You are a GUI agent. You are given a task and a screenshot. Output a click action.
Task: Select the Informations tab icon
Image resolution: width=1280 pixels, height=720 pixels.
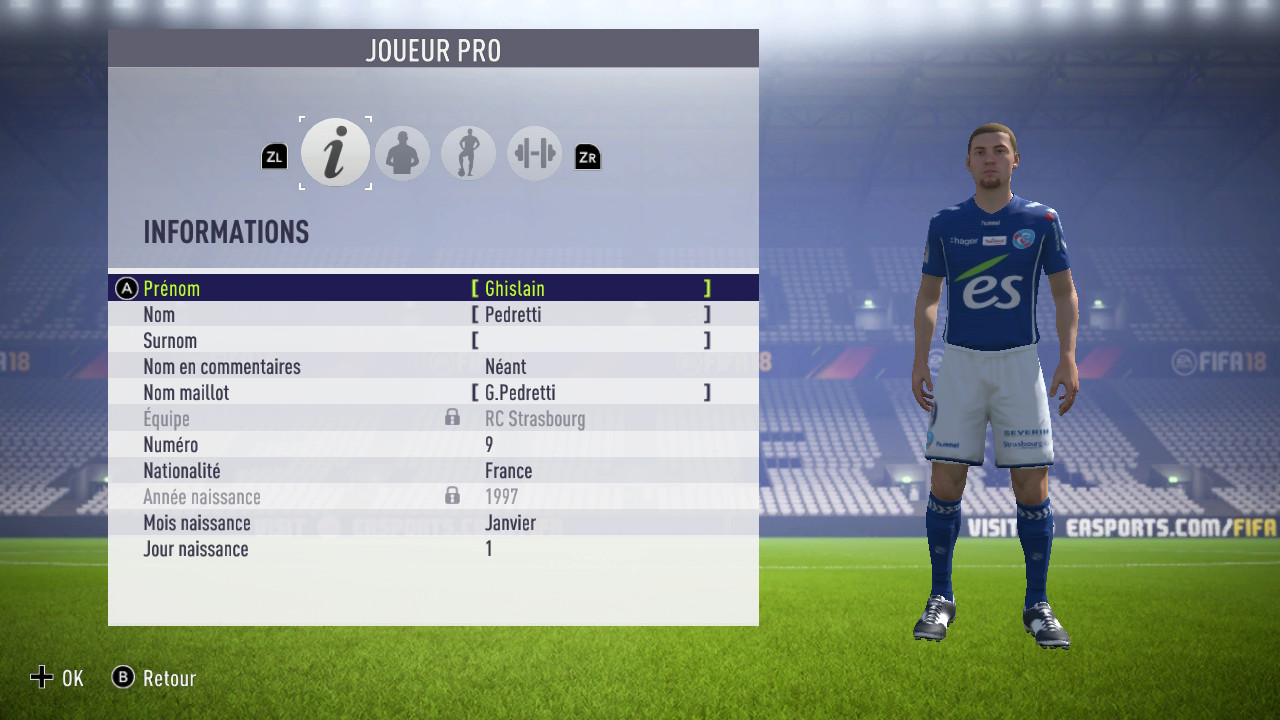[x=335, y=152]
